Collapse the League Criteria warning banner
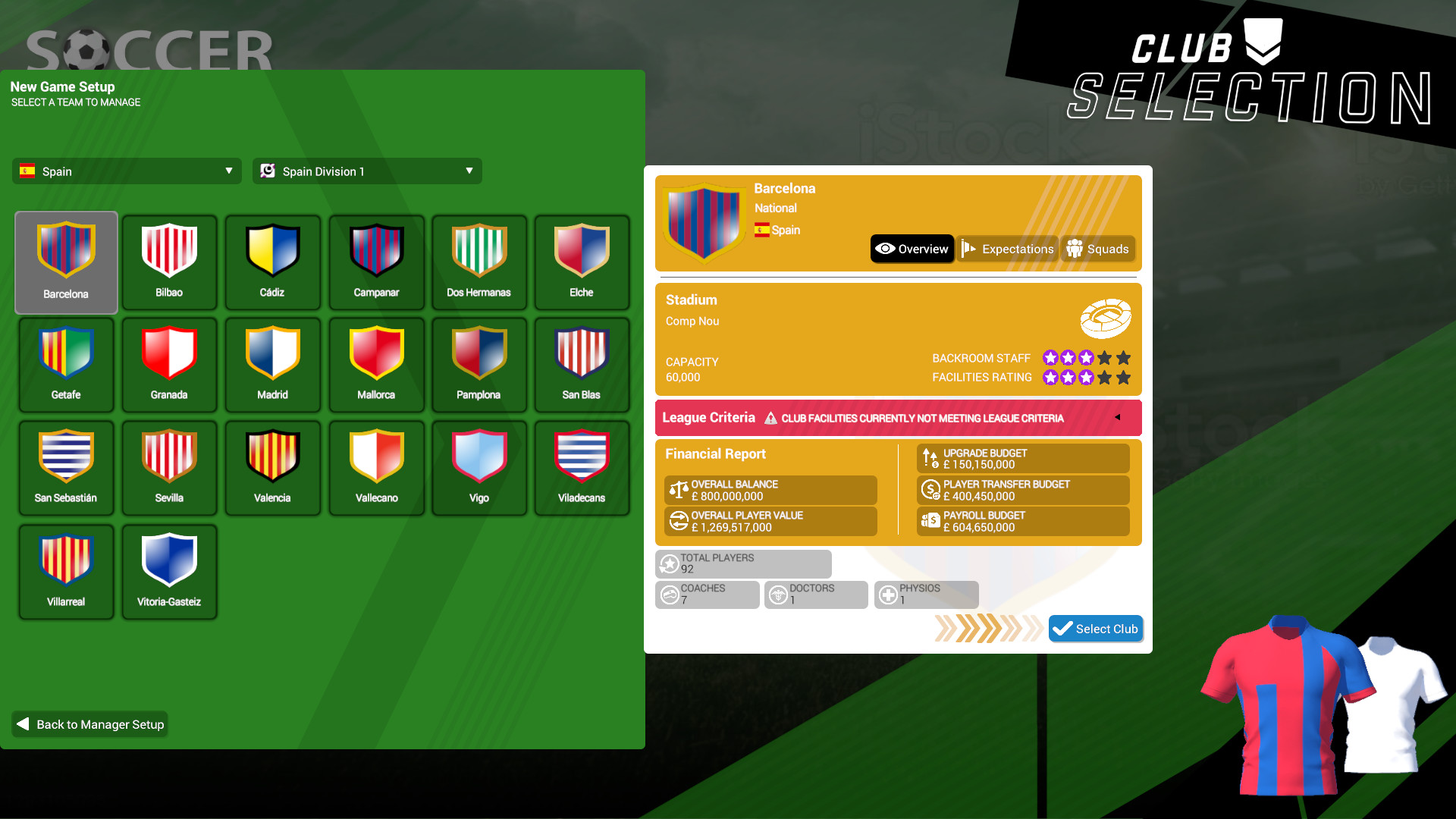This screenshot has width=1456, height=819. tap(1119, 417)
